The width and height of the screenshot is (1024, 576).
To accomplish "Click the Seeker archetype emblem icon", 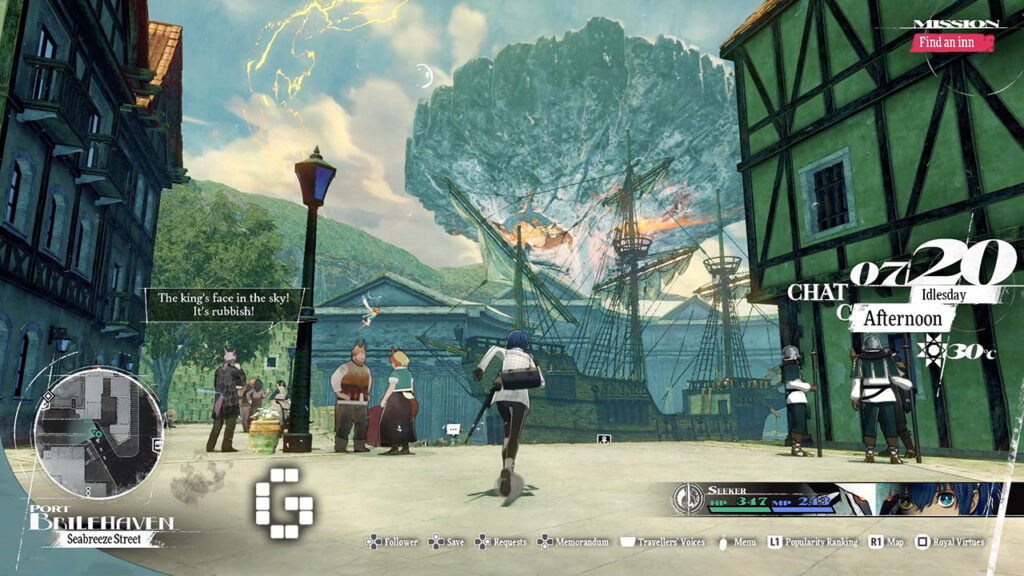I will [688, 497].
